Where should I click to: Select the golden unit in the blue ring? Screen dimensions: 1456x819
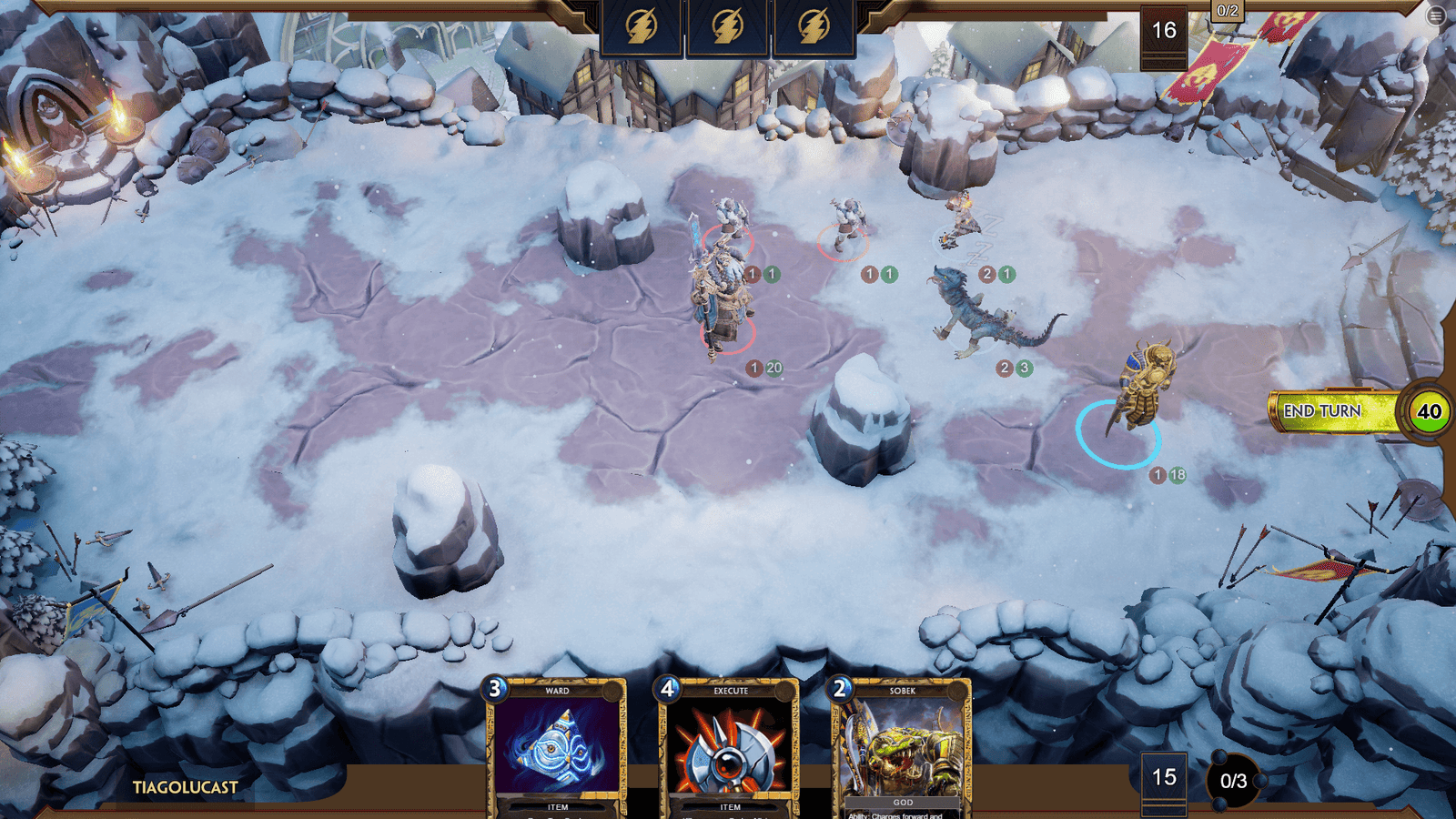click(x=1143, y=389)
